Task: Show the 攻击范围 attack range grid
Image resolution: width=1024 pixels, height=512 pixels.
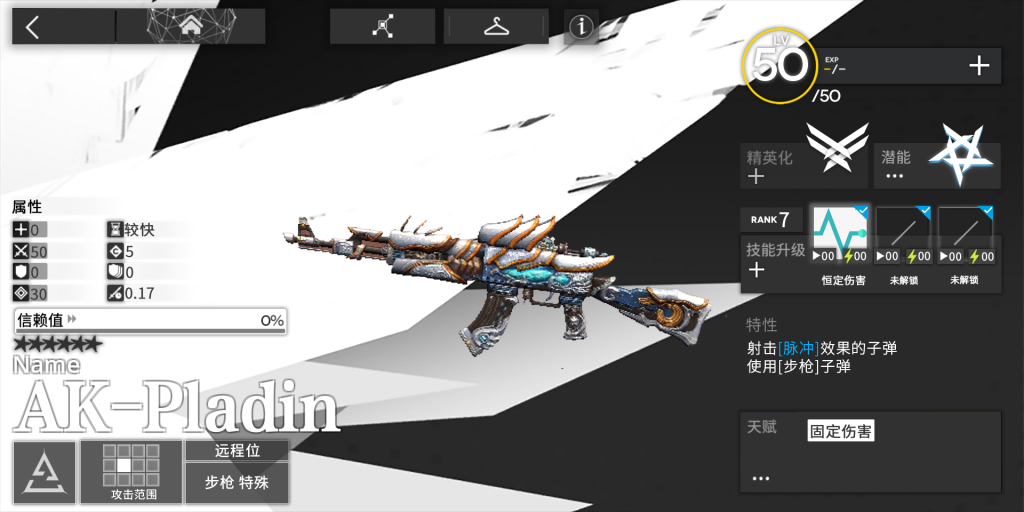Action: tap(132, 471)
